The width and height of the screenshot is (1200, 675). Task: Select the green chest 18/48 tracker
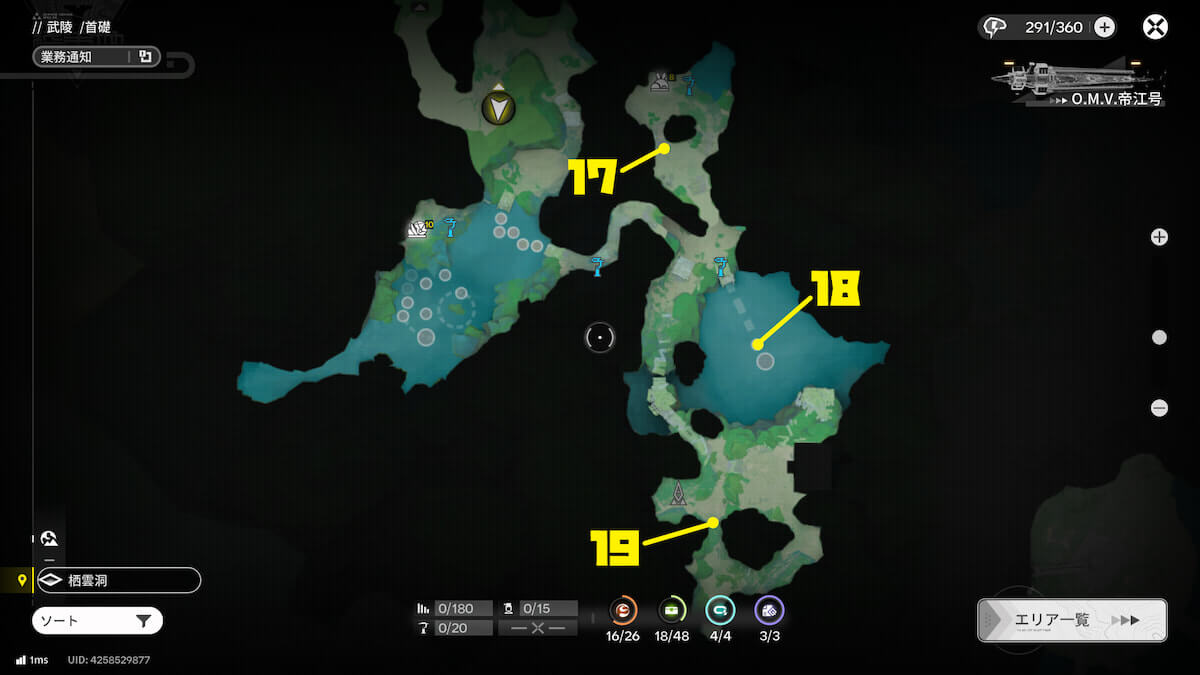(x=671, y=610)
